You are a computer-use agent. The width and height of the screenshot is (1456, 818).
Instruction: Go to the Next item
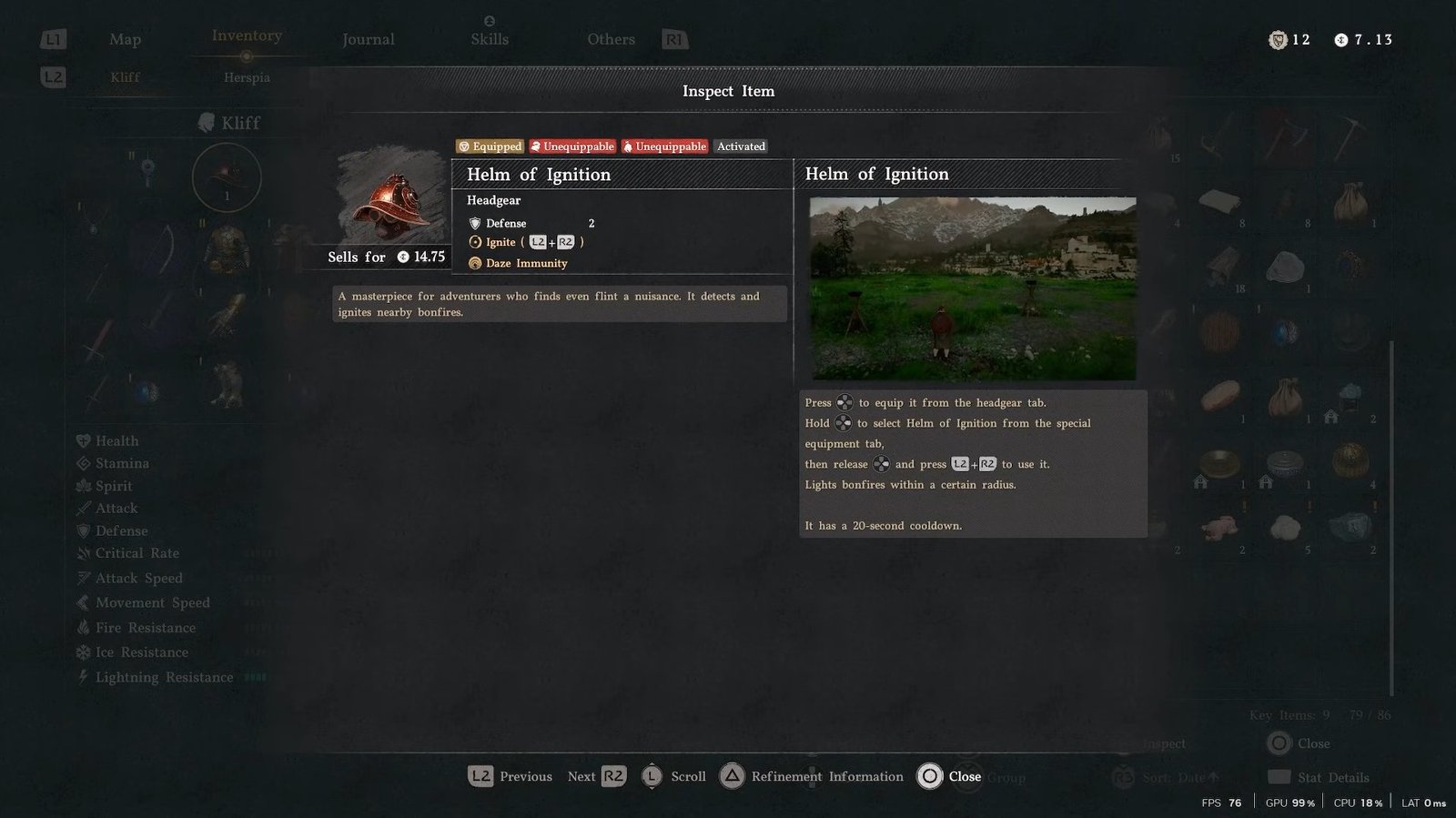tap(596, 776)
